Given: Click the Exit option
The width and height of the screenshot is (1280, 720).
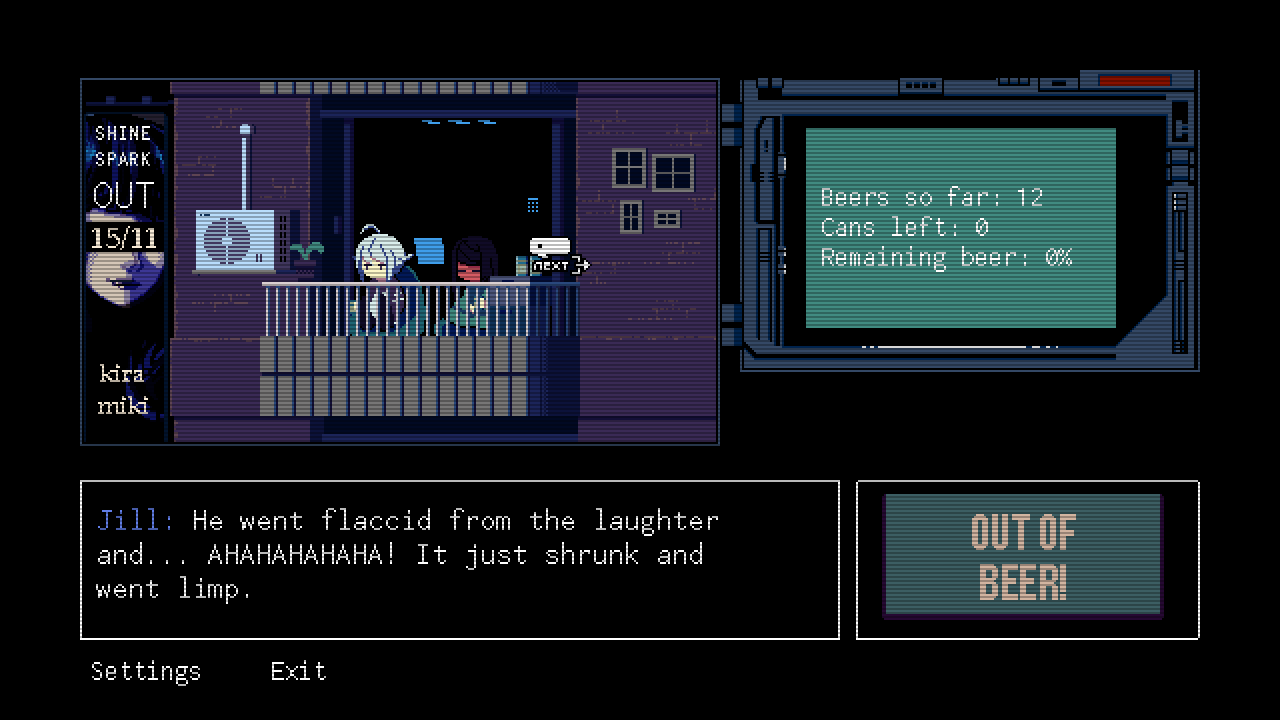Looking at the screenshot, I should point(298,671).
